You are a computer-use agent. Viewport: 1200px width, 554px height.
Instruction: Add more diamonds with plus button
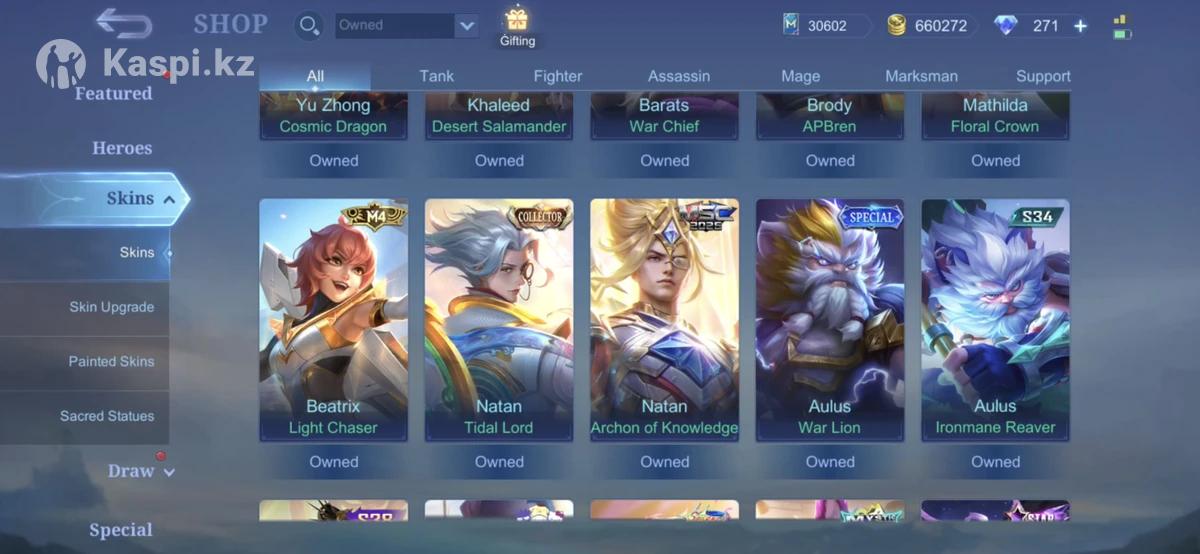[x=1080, y=26]
